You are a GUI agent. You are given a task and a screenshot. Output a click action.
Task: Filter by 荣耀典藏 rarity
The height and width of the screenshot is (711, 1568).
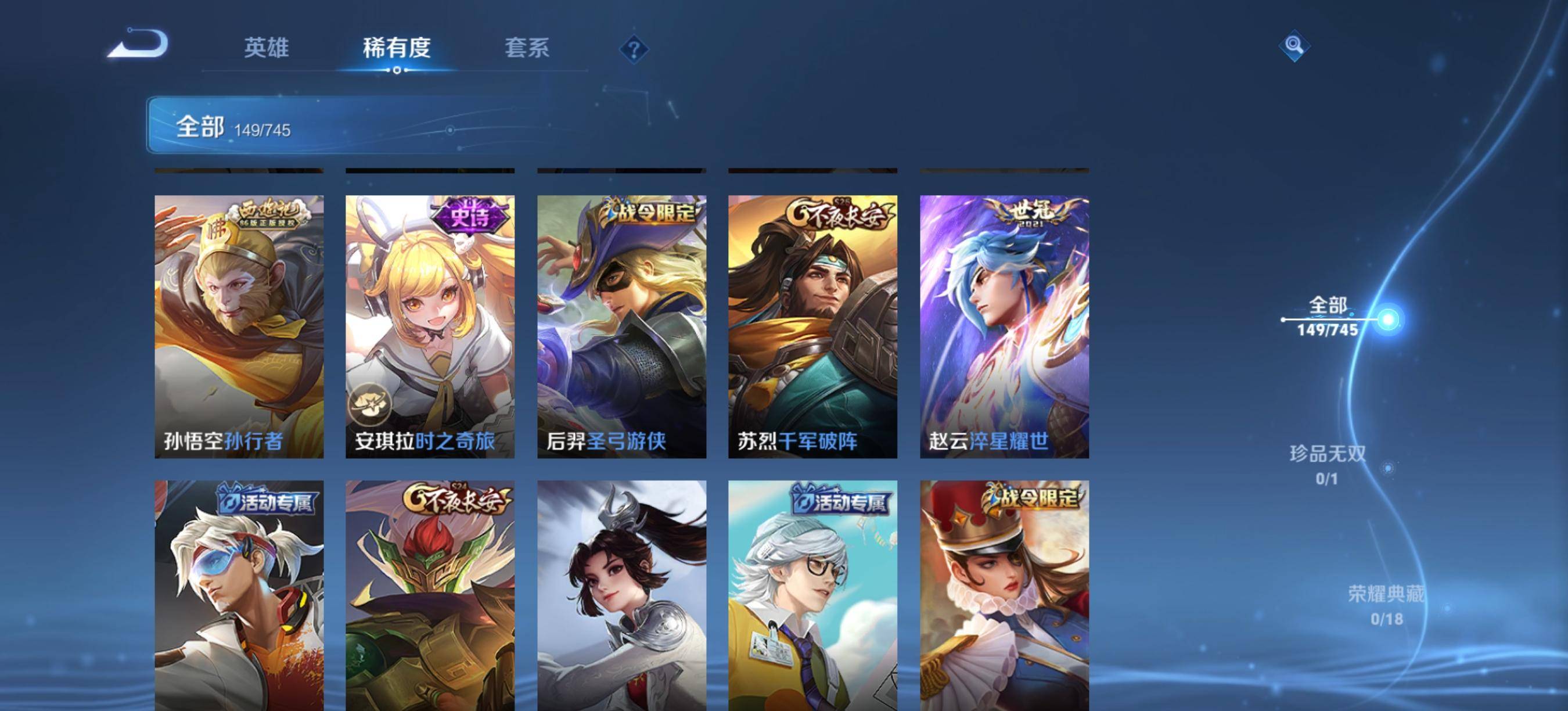[x=1386, y=605]
